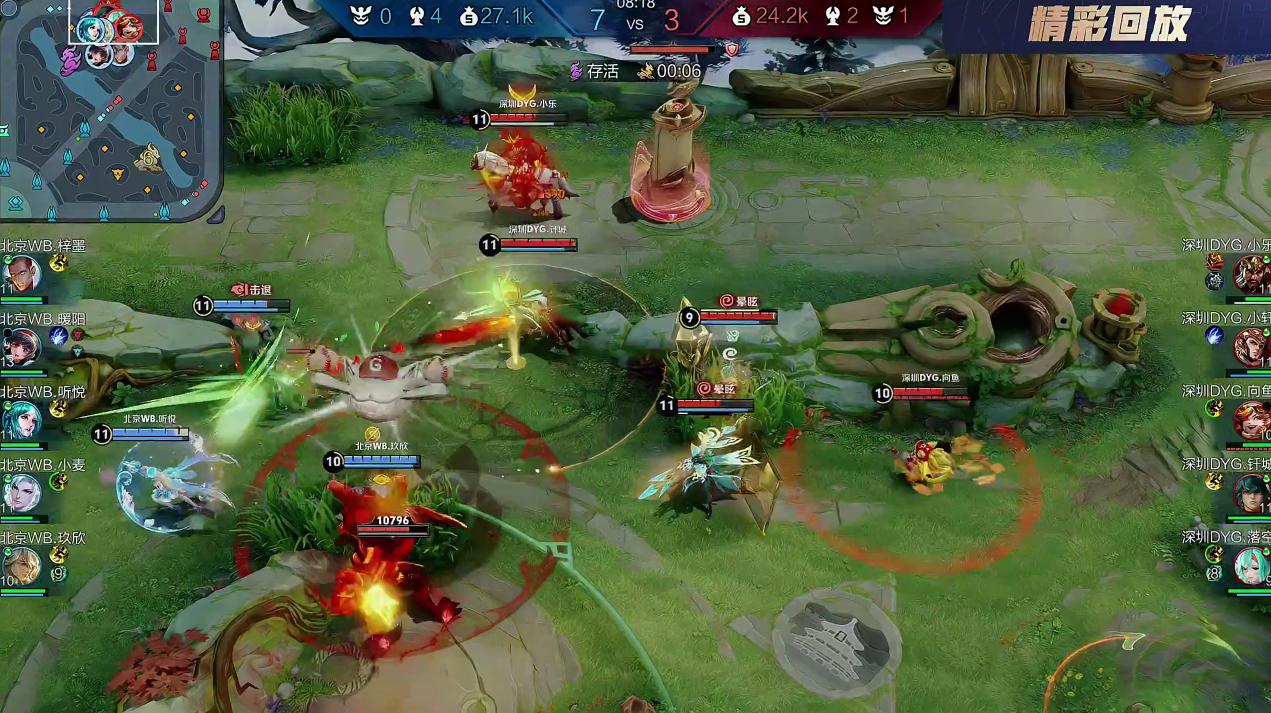The width and height of the screenshot is (1271, 713).
Task: Pick 北京WB.小麦 hero portrait
Action: pos(21,493)
